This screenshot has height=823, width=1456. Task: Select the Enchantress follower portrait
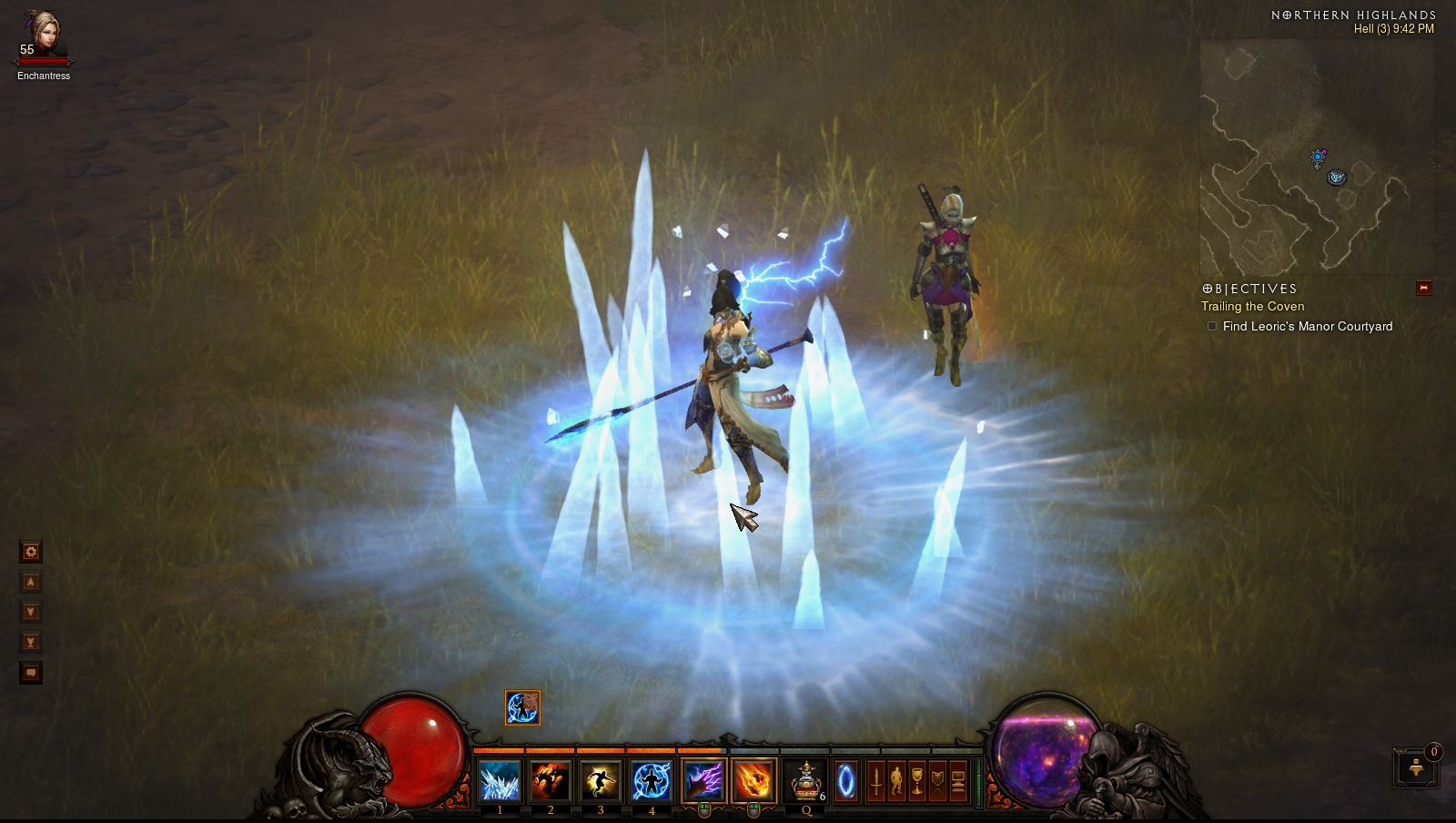(x=43, y=36)
